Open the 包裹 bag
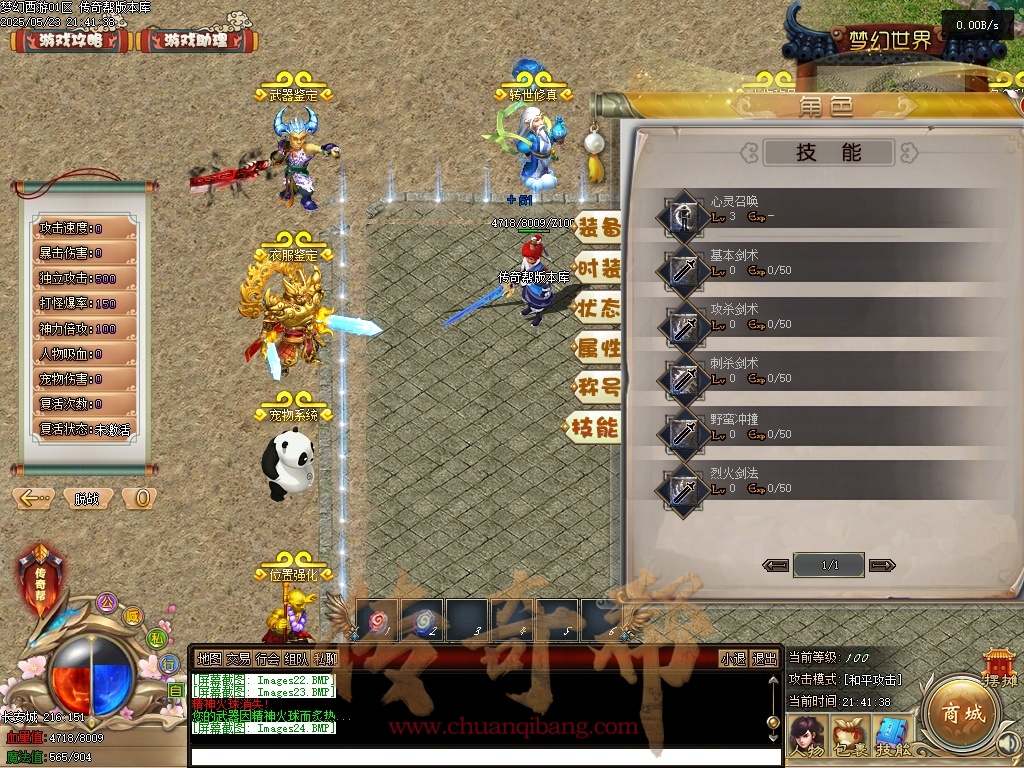The width and height of the screenshot is (1024, 768). coord(849,737)
